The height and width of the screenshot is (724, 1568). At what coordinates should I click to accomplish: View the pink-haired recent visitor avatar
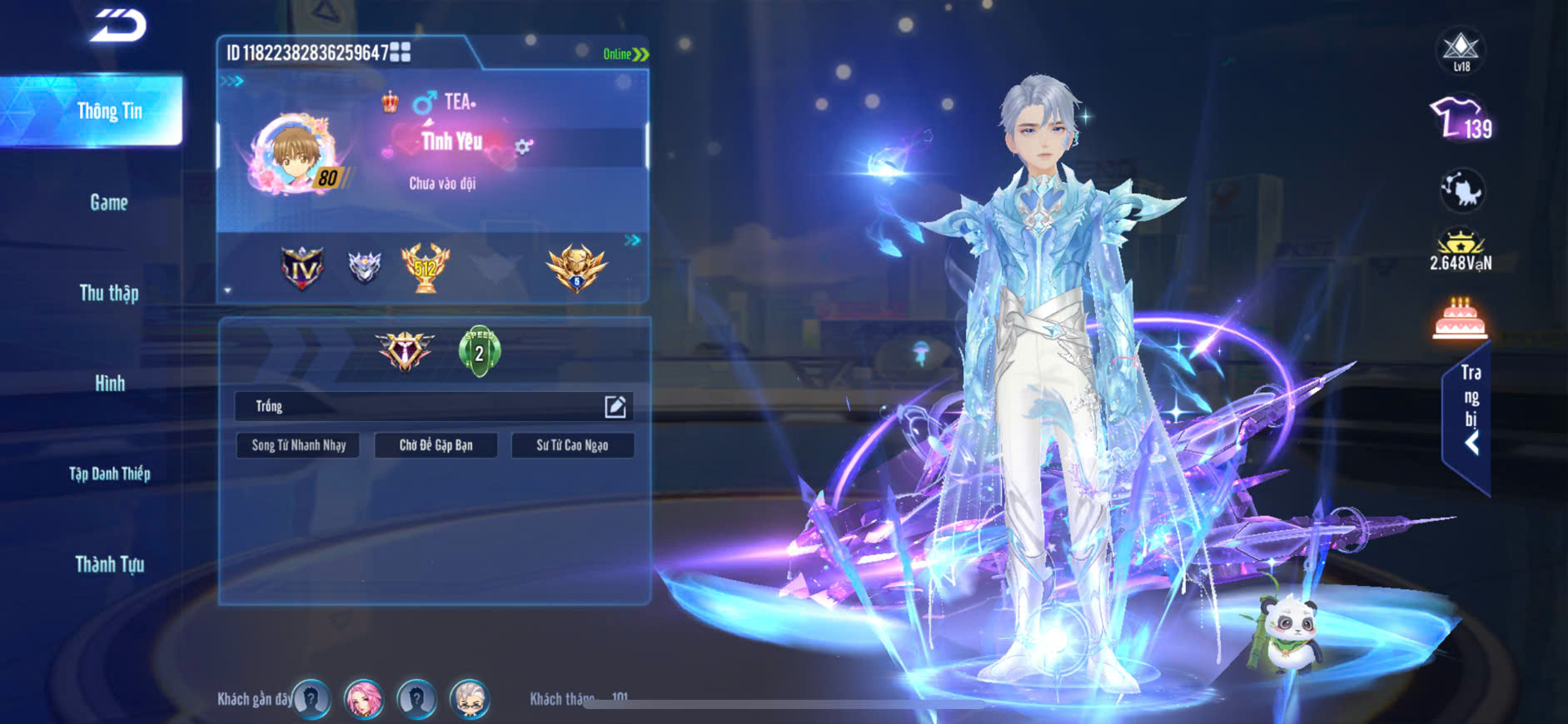[x=364, y=699]
